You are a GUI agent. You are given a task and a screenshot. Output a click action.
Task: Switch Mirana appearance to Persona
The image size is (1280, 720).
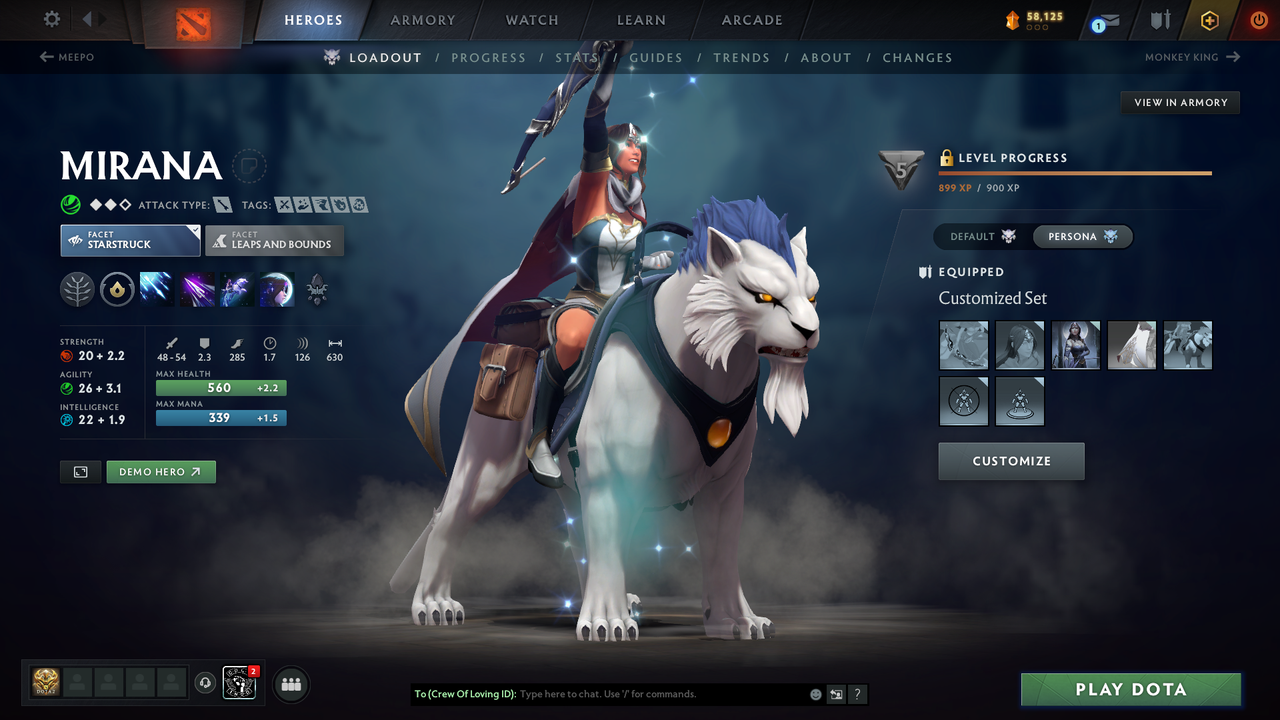tap(1083, 236)
